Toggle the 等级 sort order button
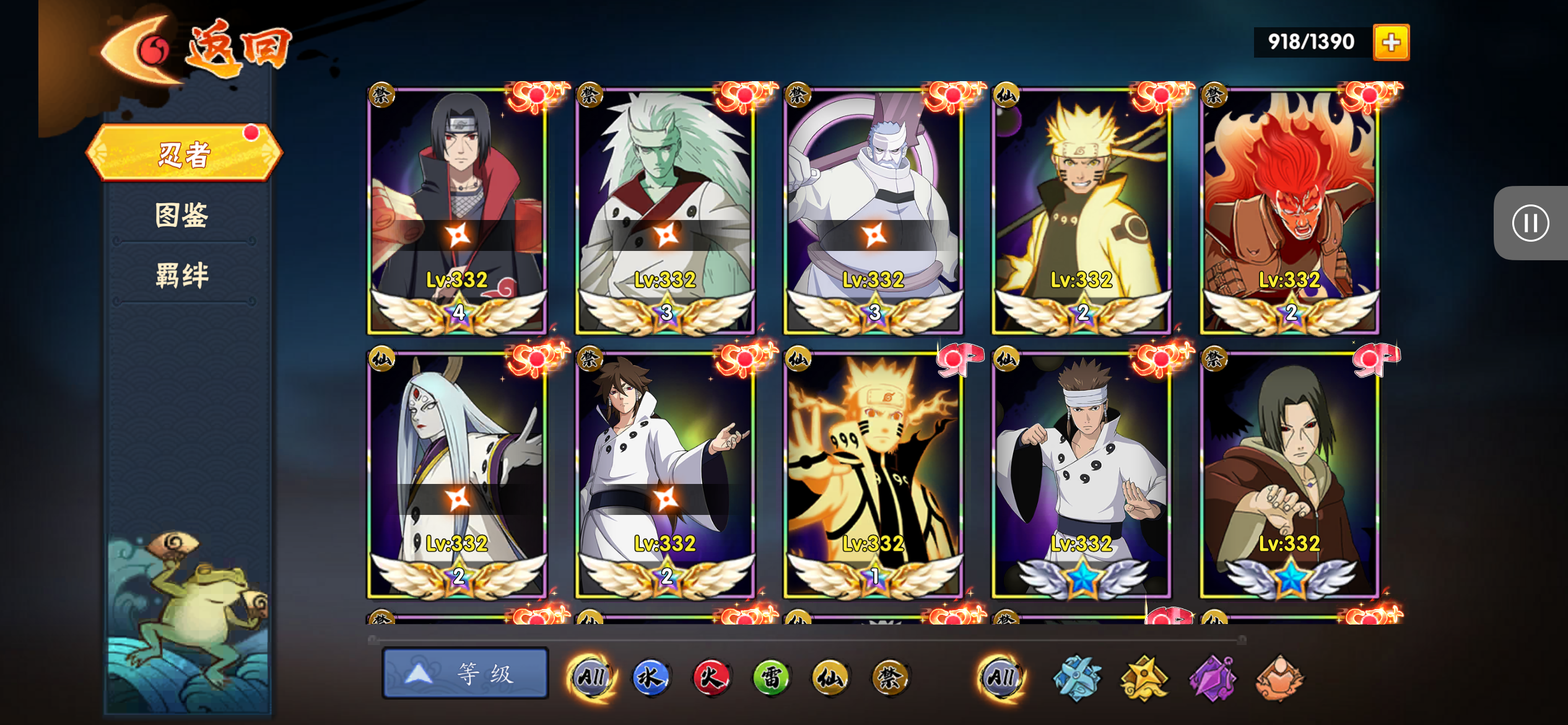1568x725 pixels. tap(465, 674)
